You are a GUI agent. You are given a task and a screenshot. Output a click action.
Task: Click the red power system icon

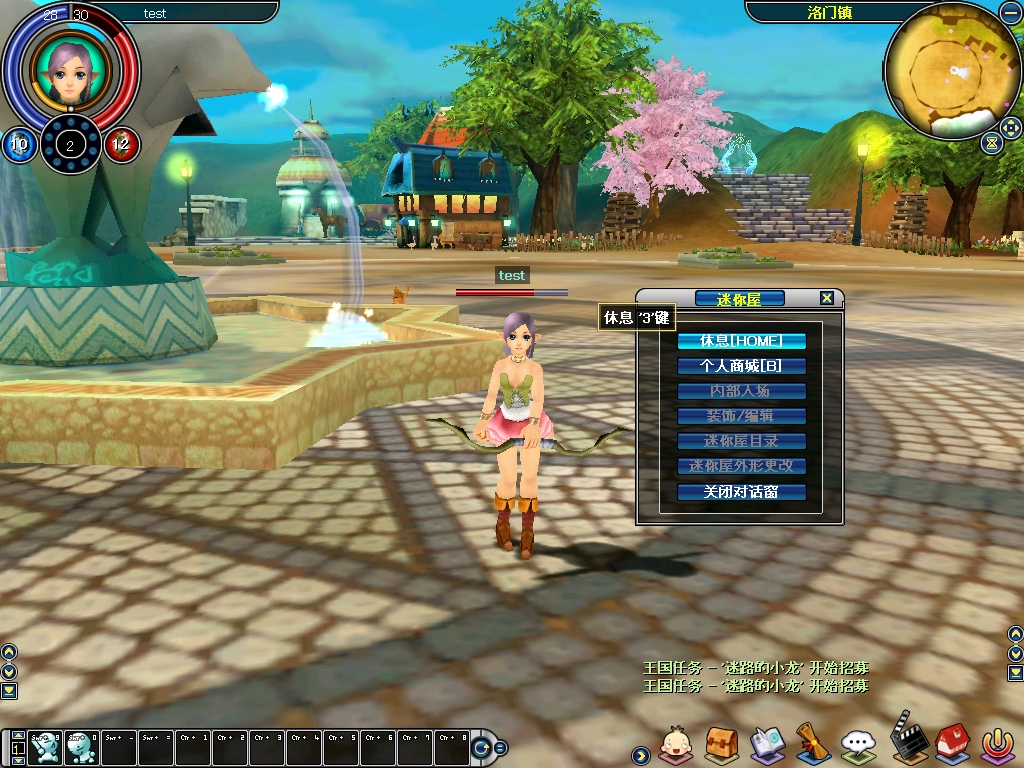point(996,745)
